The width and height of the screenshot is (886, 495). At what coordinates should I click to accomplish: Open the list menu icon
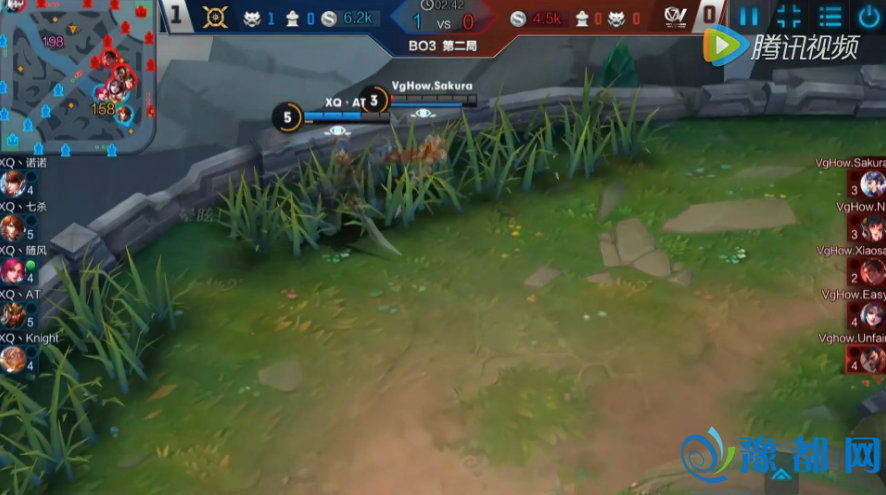(830, 16)
